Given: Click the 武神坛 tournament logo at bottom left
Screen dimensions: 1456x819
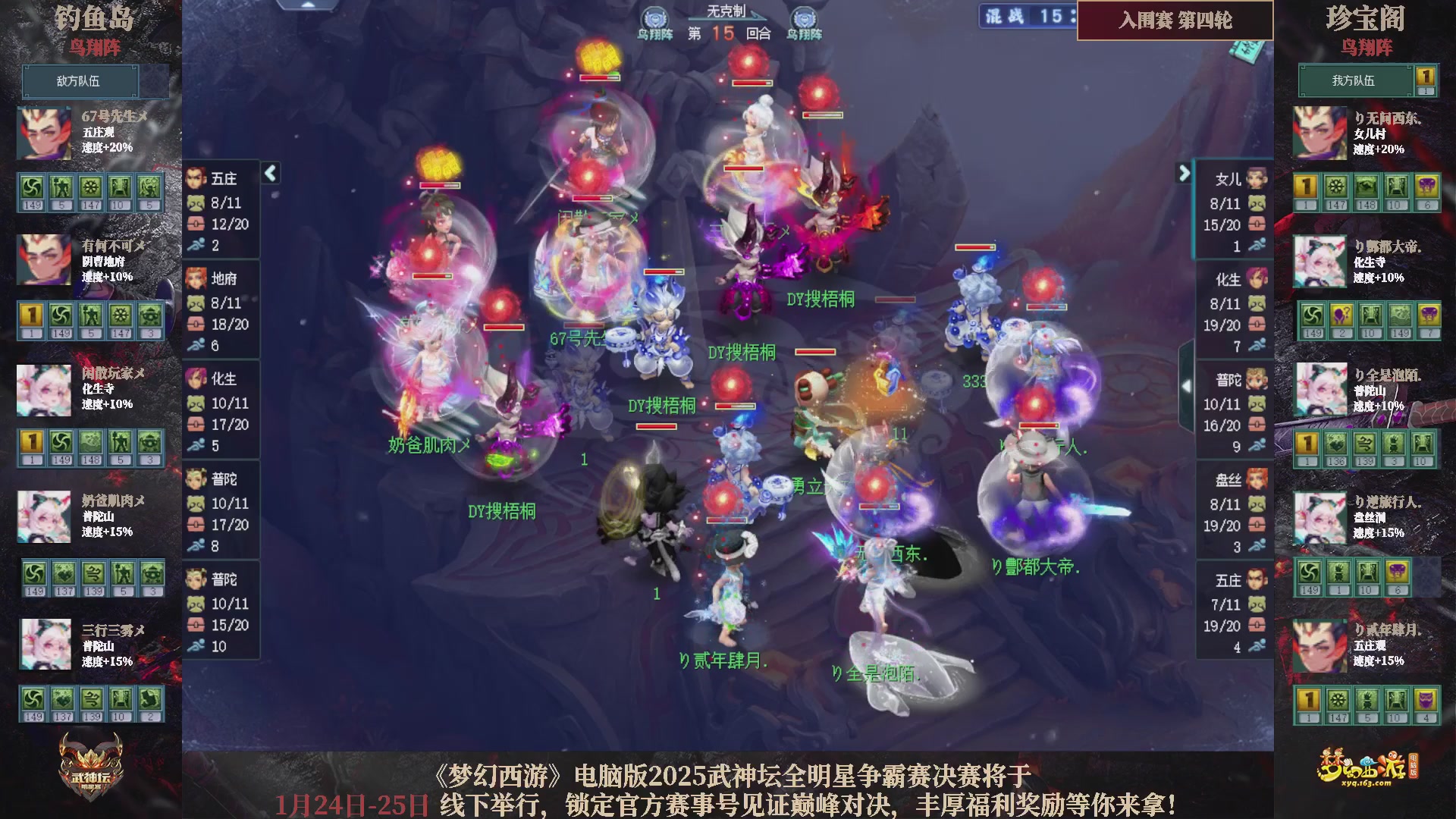Looking at the screenshot, I should (91, 764).
